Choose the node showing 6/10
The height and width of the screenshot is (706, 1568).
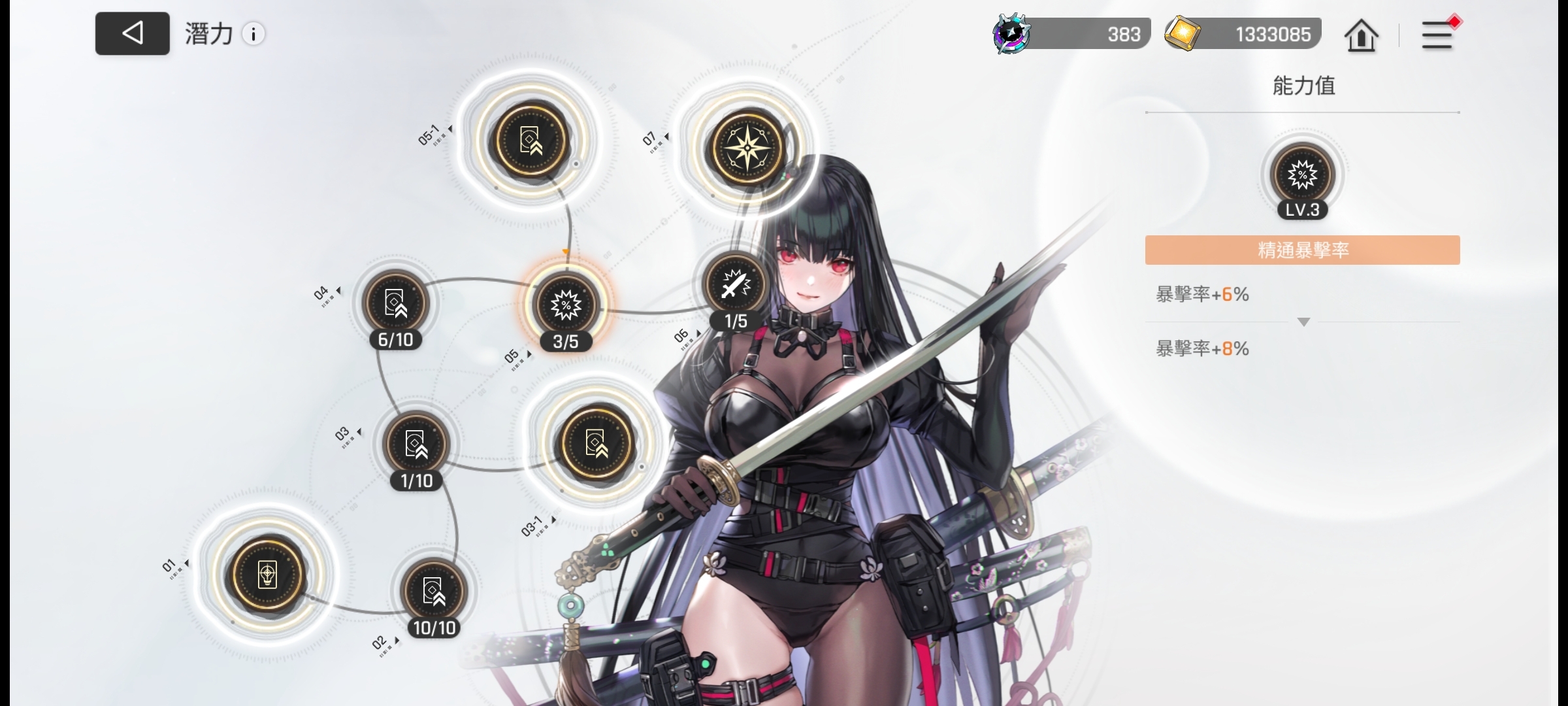(x=395, y=303)
